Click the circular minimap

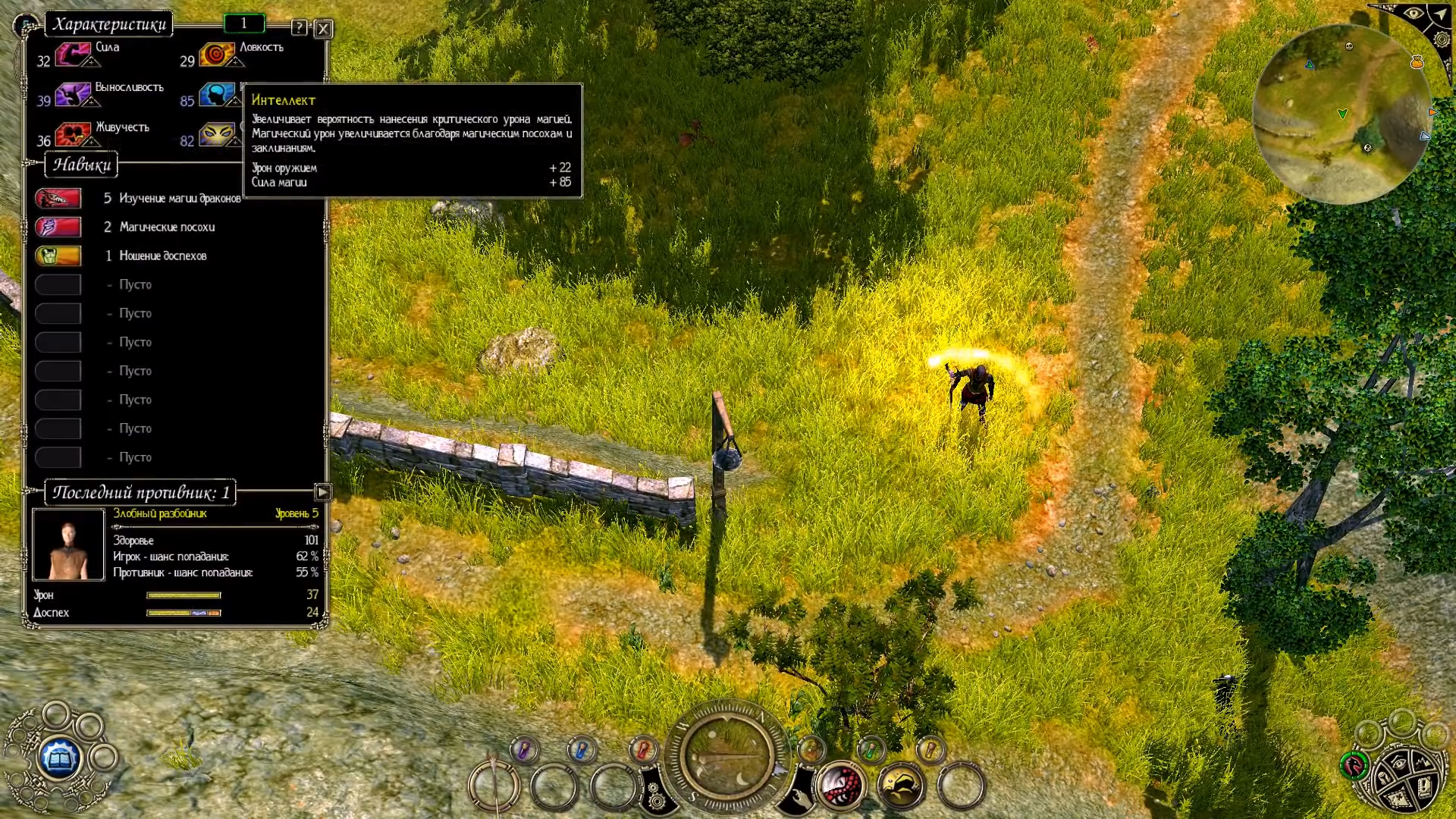coord(1341,114)
